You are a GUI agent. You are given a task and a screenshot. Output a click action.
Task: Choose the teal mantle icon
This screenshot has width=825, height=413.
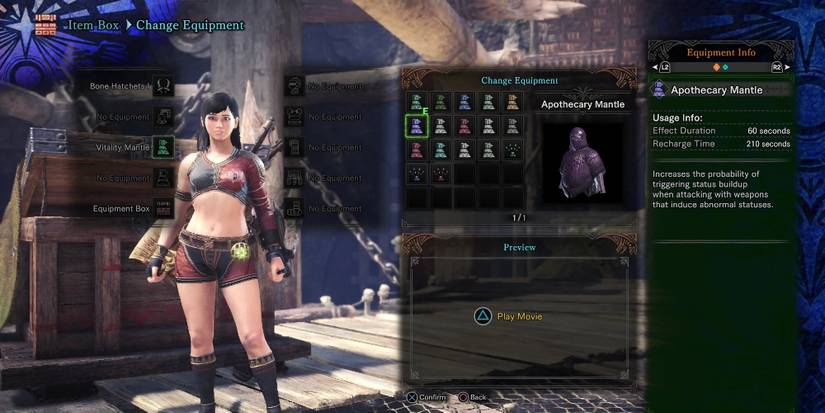click(440, 149)
